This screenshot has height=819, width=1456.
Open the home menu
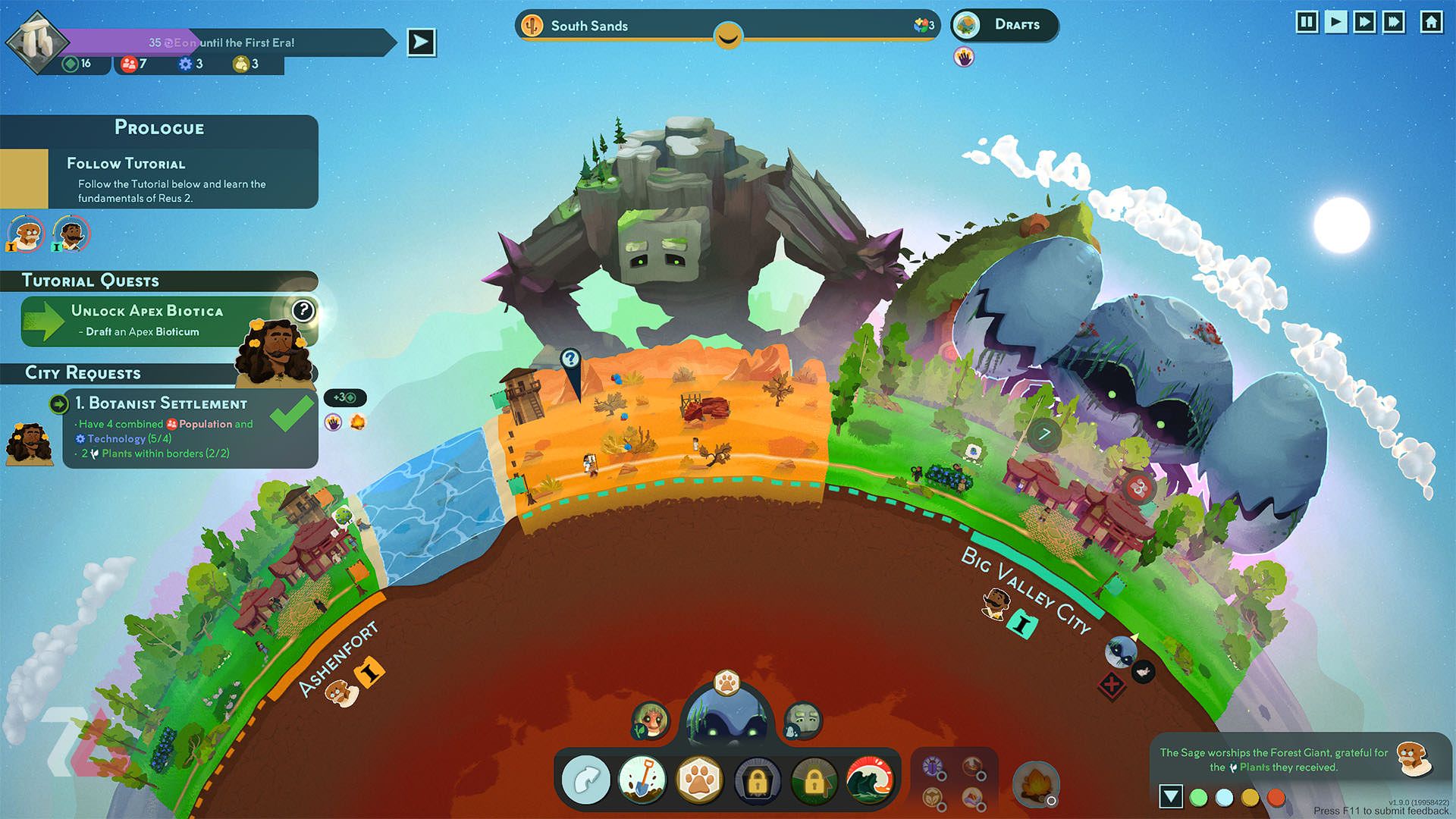click(x=1431, y=22)
